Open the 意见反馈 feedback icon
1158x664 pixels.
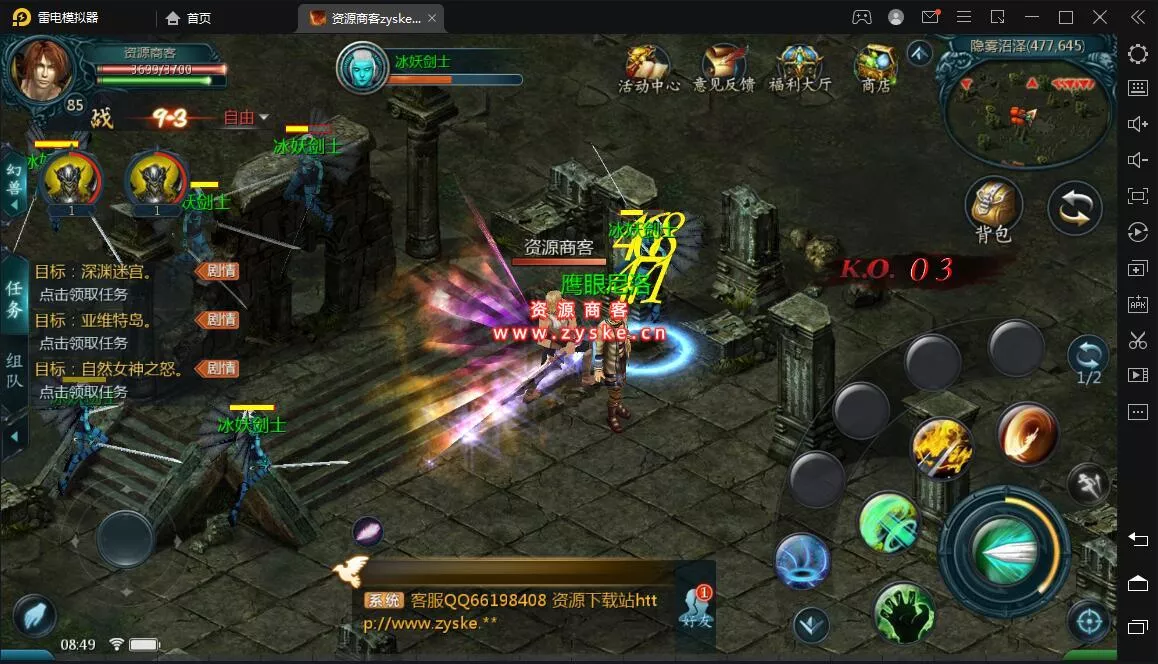click(x=724, y=66)
